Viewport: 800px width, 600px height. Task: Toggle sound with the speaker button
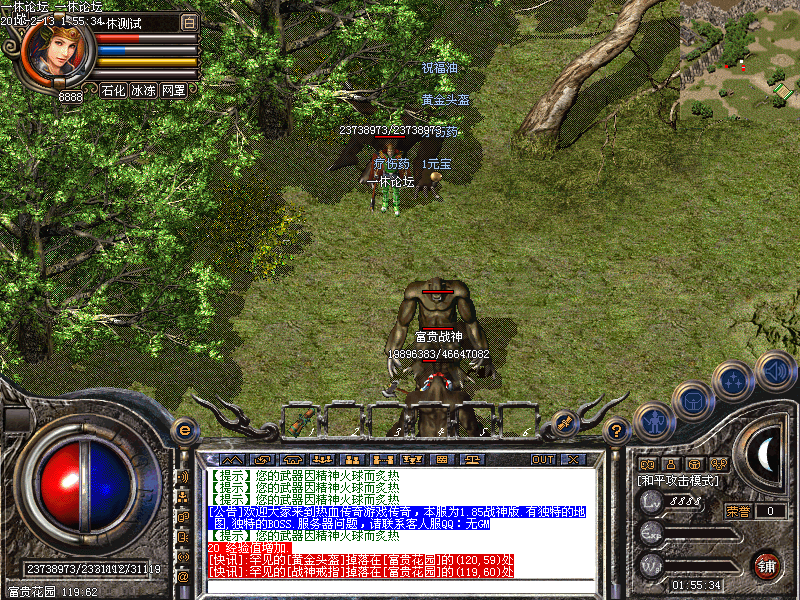coord(774,371)
